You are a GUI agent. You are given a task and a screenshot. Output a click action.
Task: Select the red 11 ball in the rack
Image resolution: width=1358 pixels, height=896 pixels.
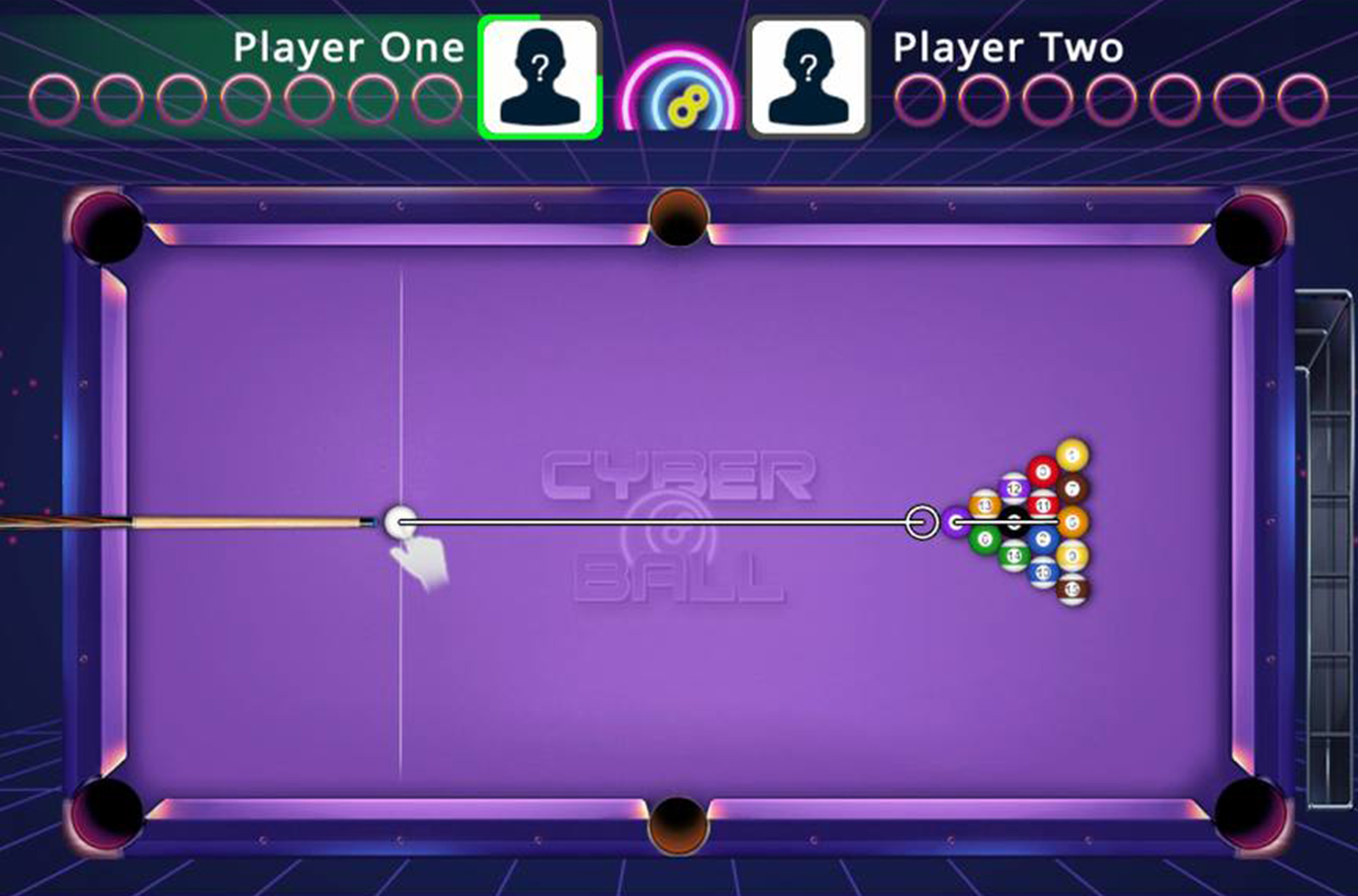pos(1043,504)
